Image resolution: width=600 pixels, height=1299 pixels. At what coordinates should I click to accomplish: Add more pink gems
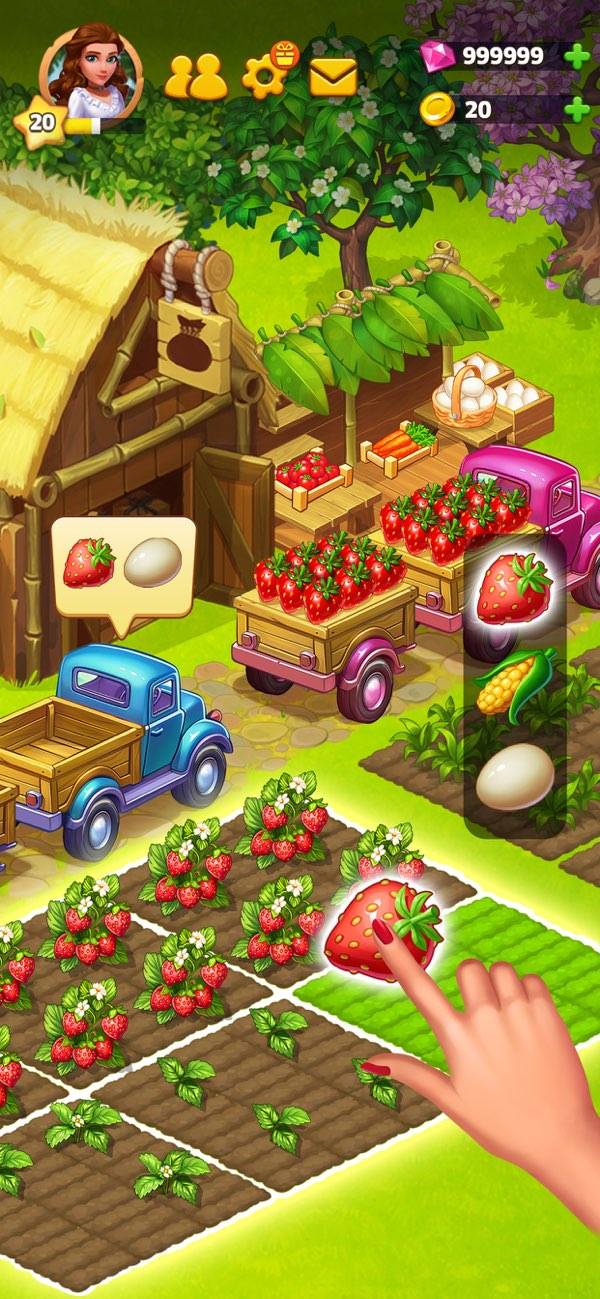[577, 56]
